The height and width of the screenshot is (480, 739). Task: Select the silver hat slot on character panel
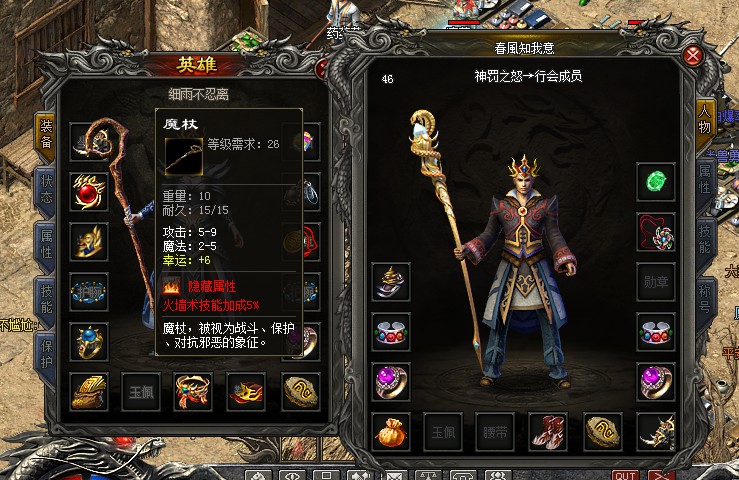(x=389, y=281)
